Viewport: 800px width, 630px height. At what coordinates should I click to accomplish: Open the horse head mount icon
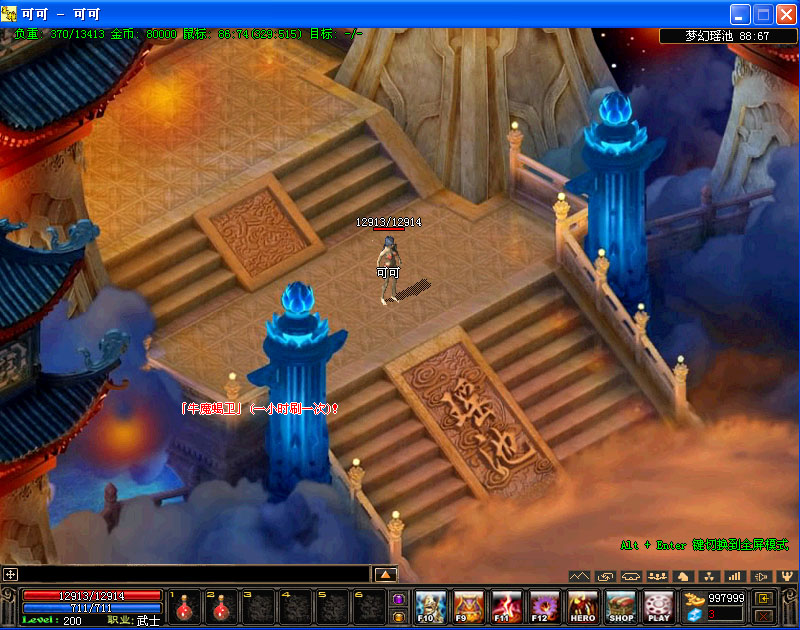click(683, 576)
